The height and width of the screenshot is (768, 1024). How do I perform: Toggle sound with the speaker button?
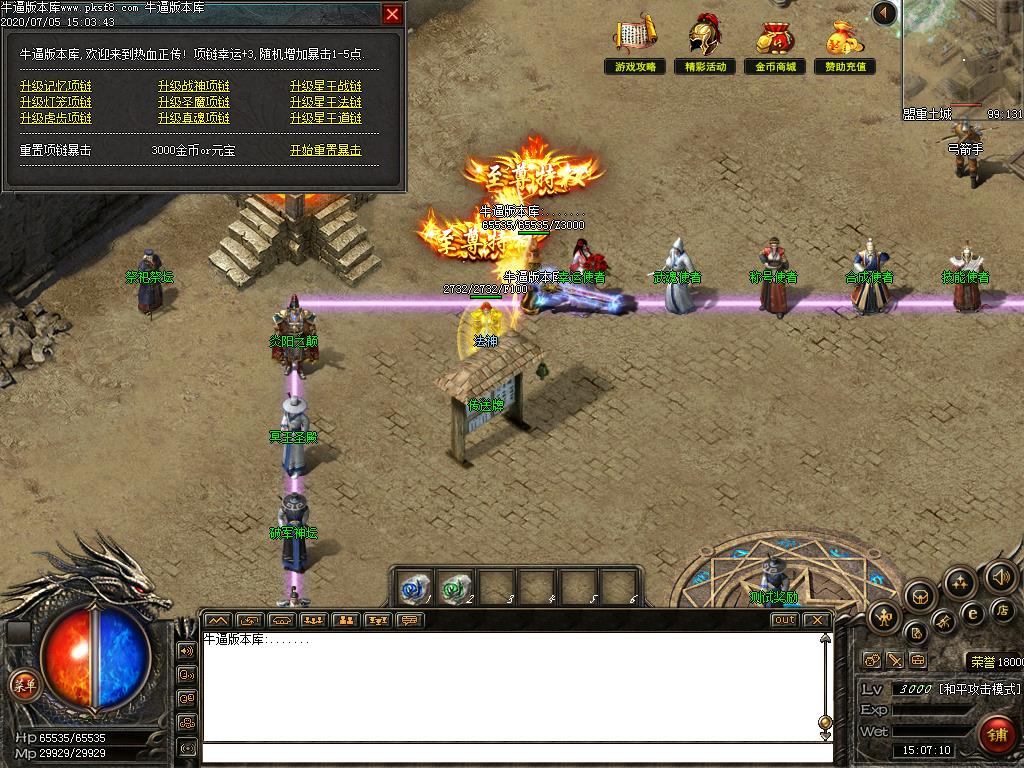tap(1001, 576)
